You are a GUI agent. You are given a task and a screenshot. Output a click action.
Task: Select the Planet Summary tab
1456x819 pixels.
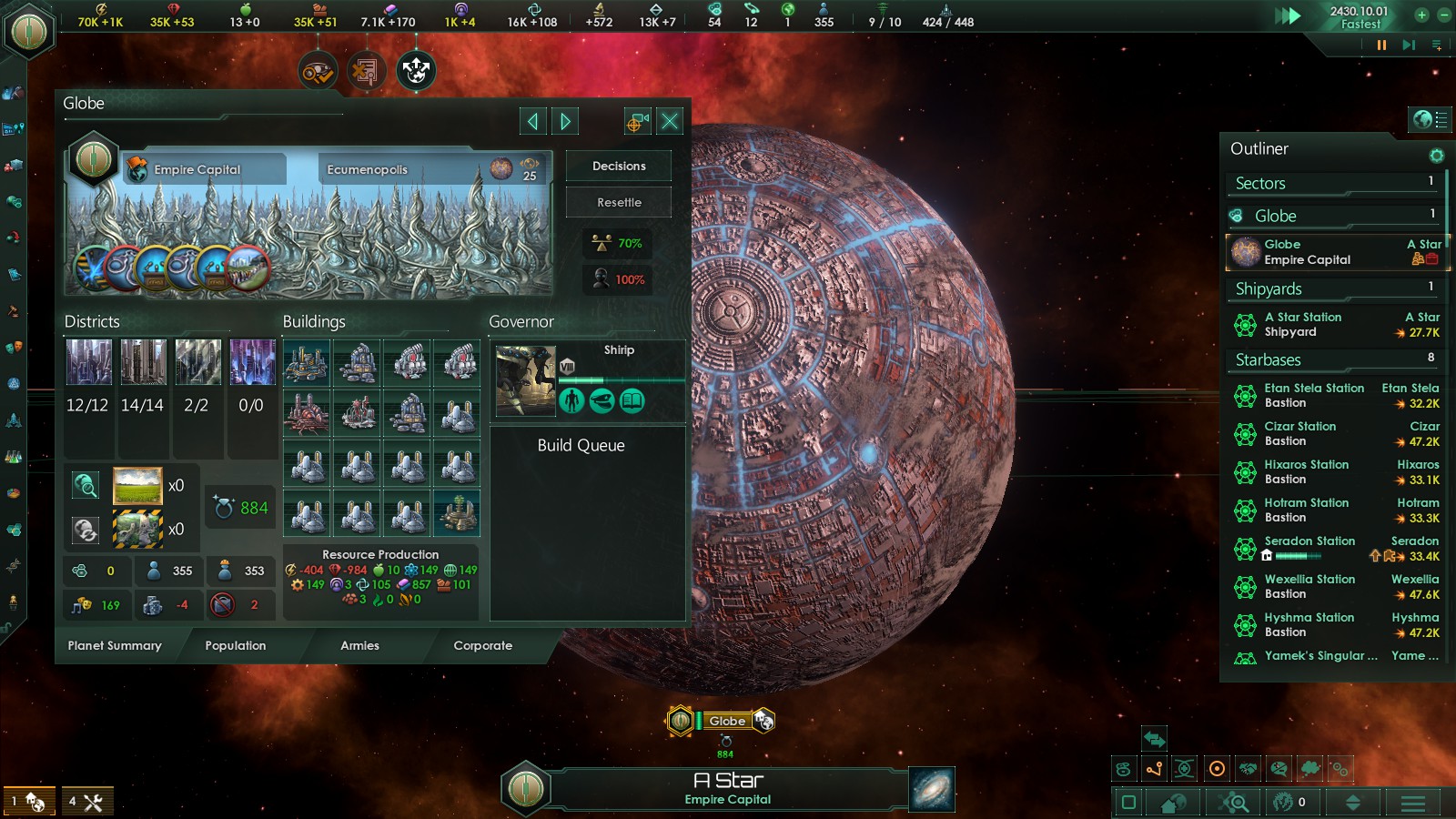point(115,645)
